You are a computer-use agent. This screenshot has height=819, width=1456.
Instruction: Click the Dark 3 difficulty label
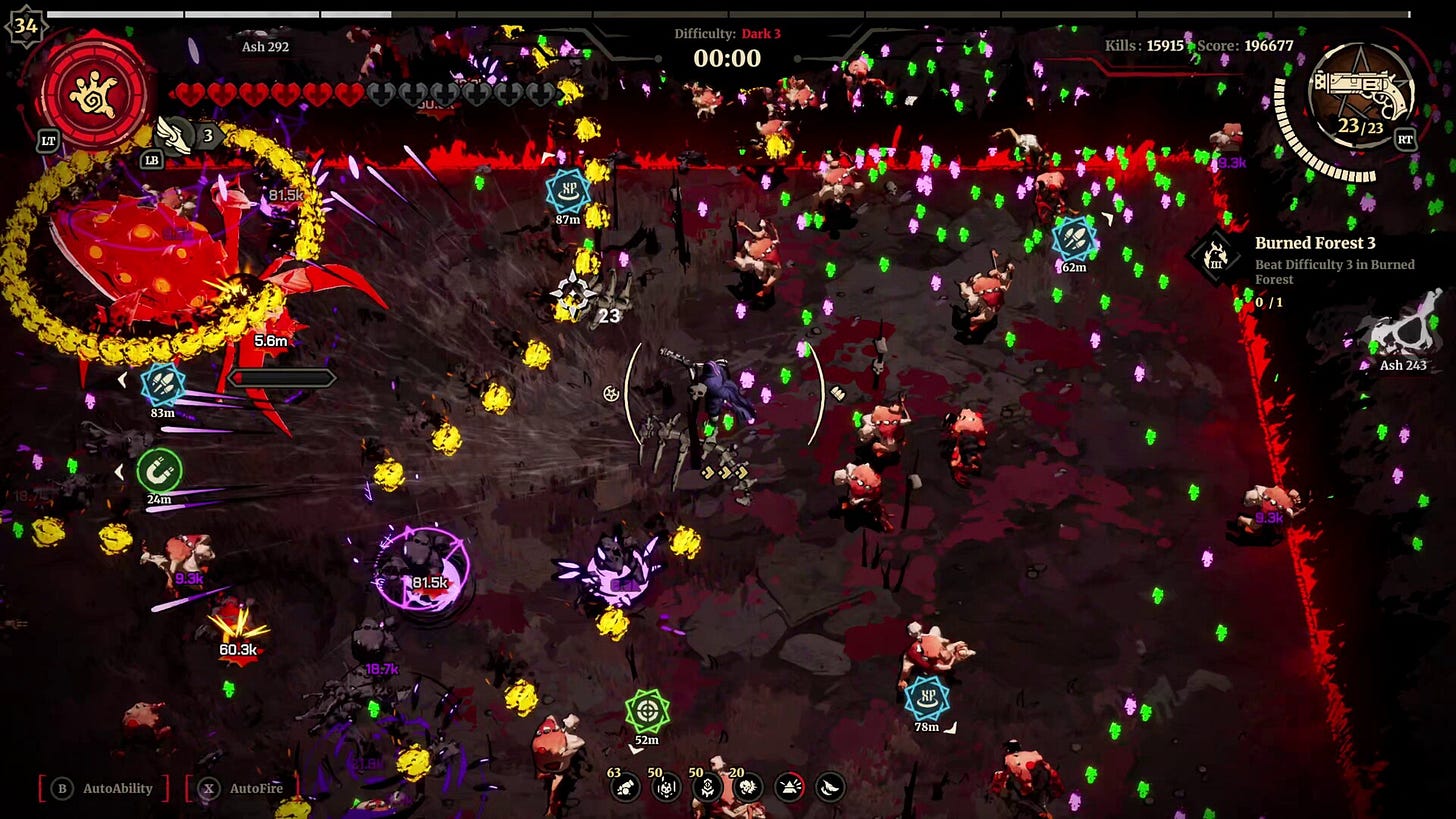pos(762,33)
